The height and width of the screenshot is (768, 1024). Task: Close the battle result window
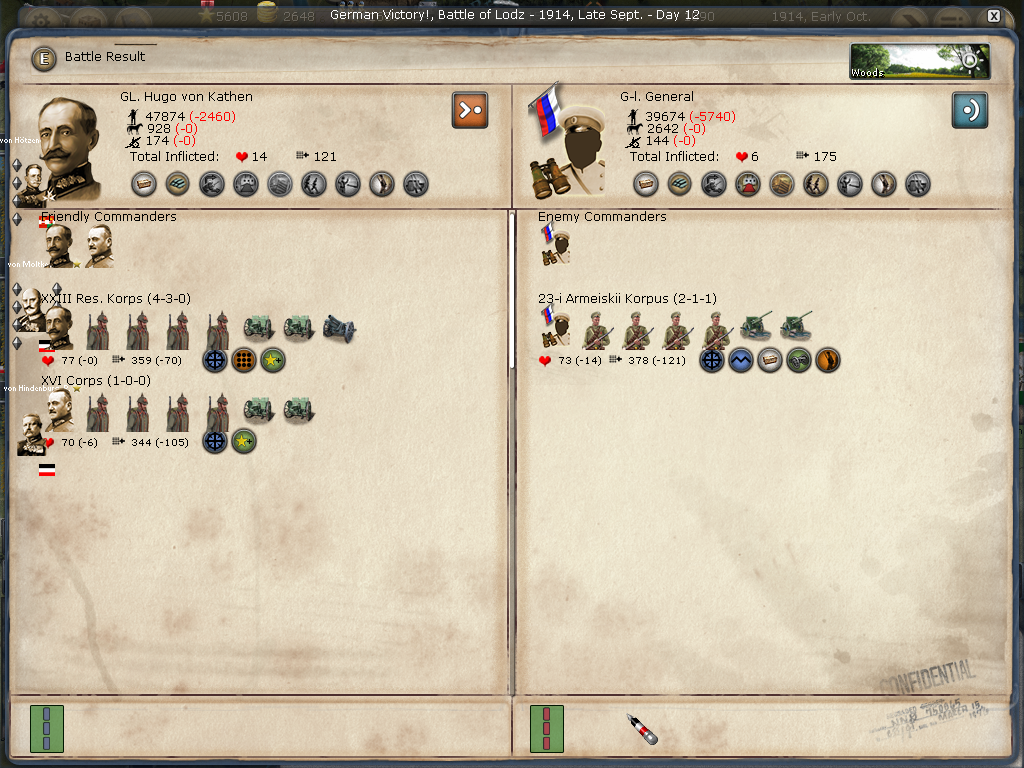pyautogui.click(x=993, y=16)
